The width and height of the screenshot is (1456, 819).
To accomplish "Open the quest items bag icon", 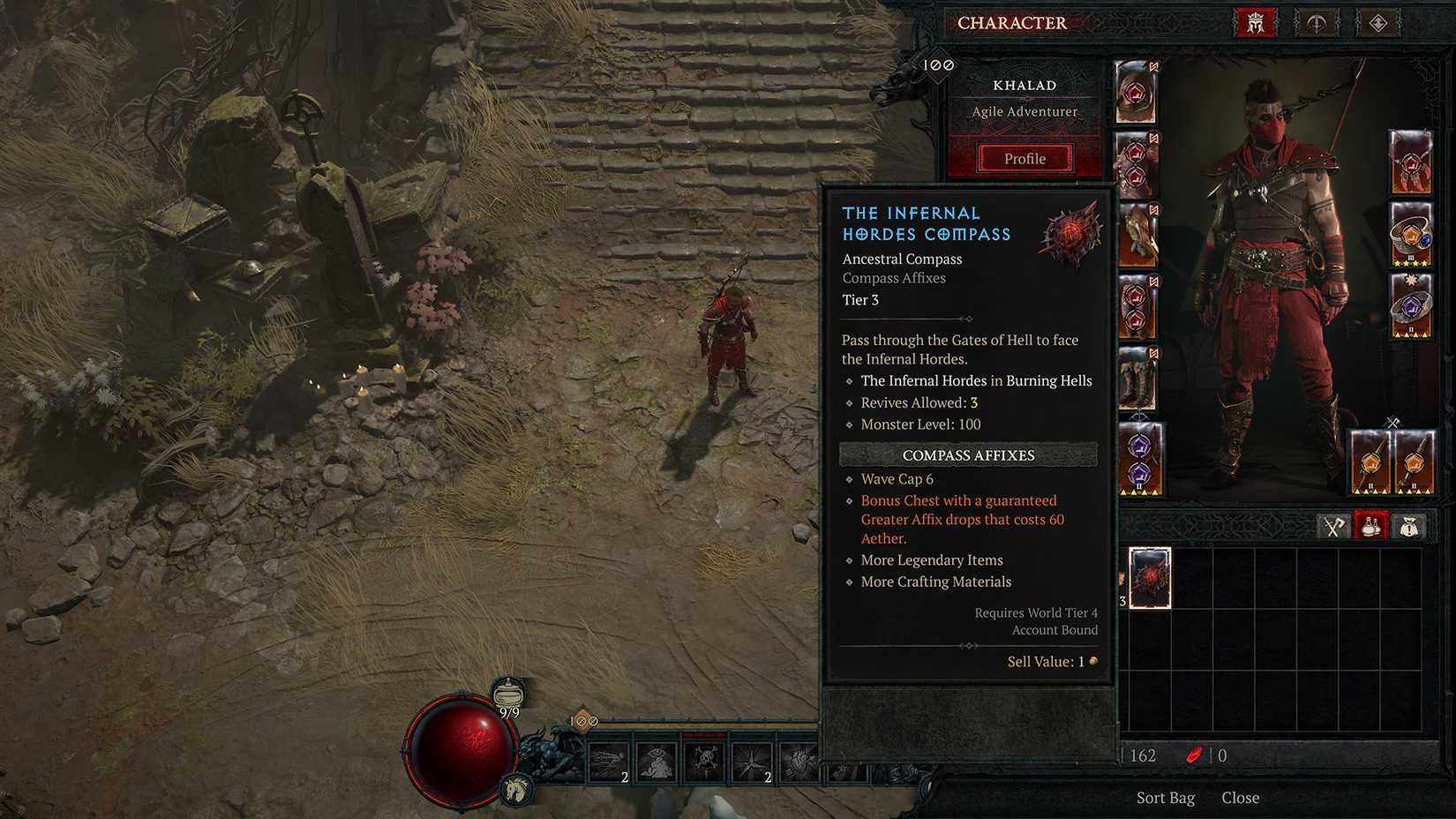I will [x=1408, y=525].
